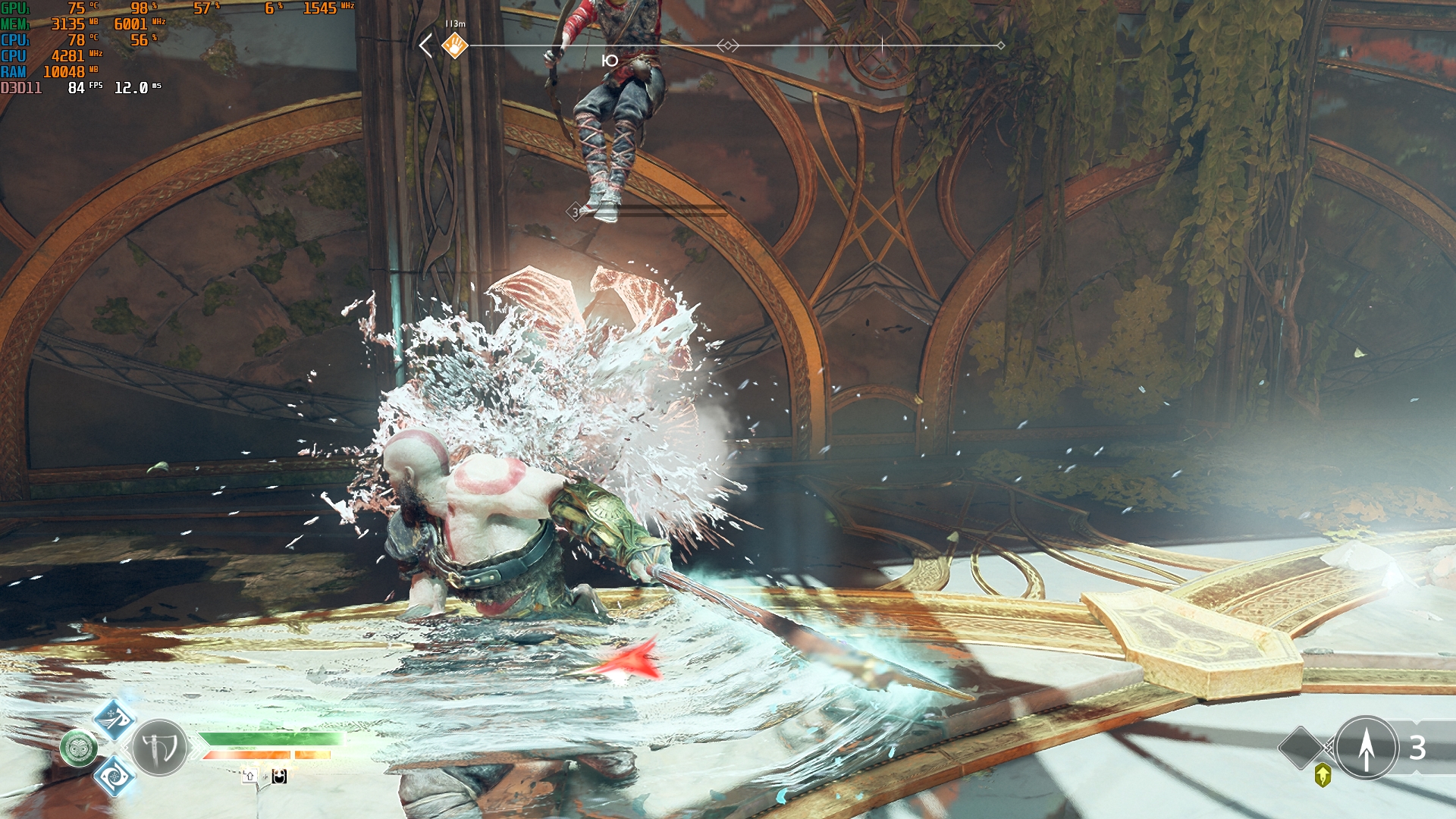Click the compass bar's center diamond marker

coord(728,45)
